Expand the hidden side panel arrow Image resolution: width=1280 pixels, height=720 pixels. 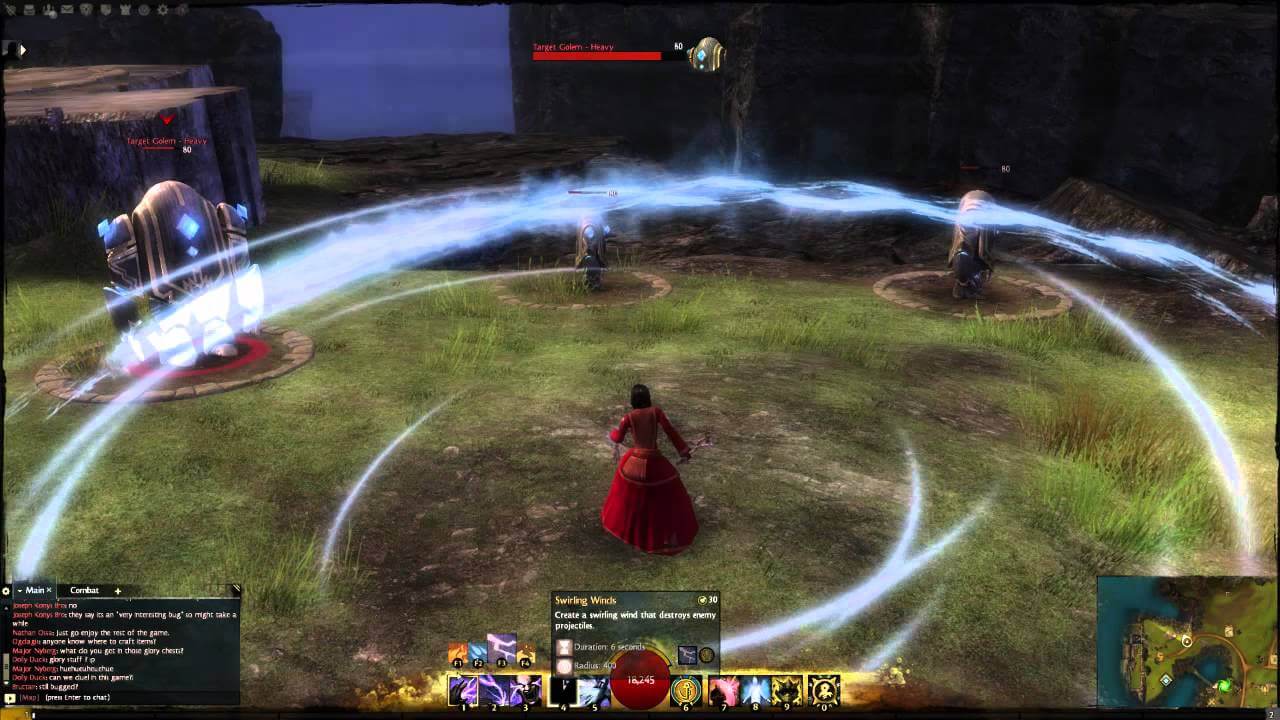tap(22, 48)
